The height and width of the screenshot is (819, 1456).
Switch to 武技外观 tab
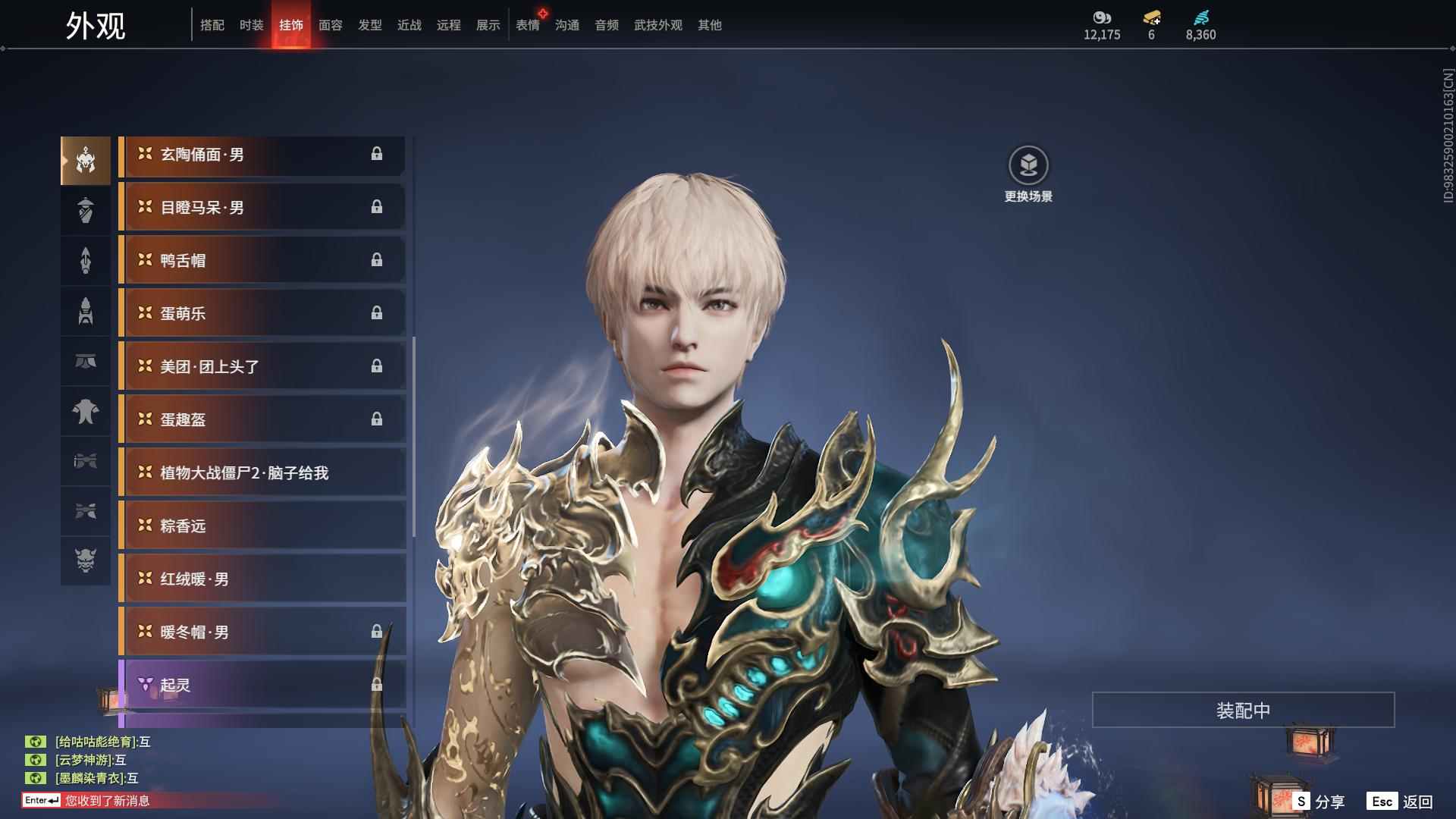(x=657, y=25)
